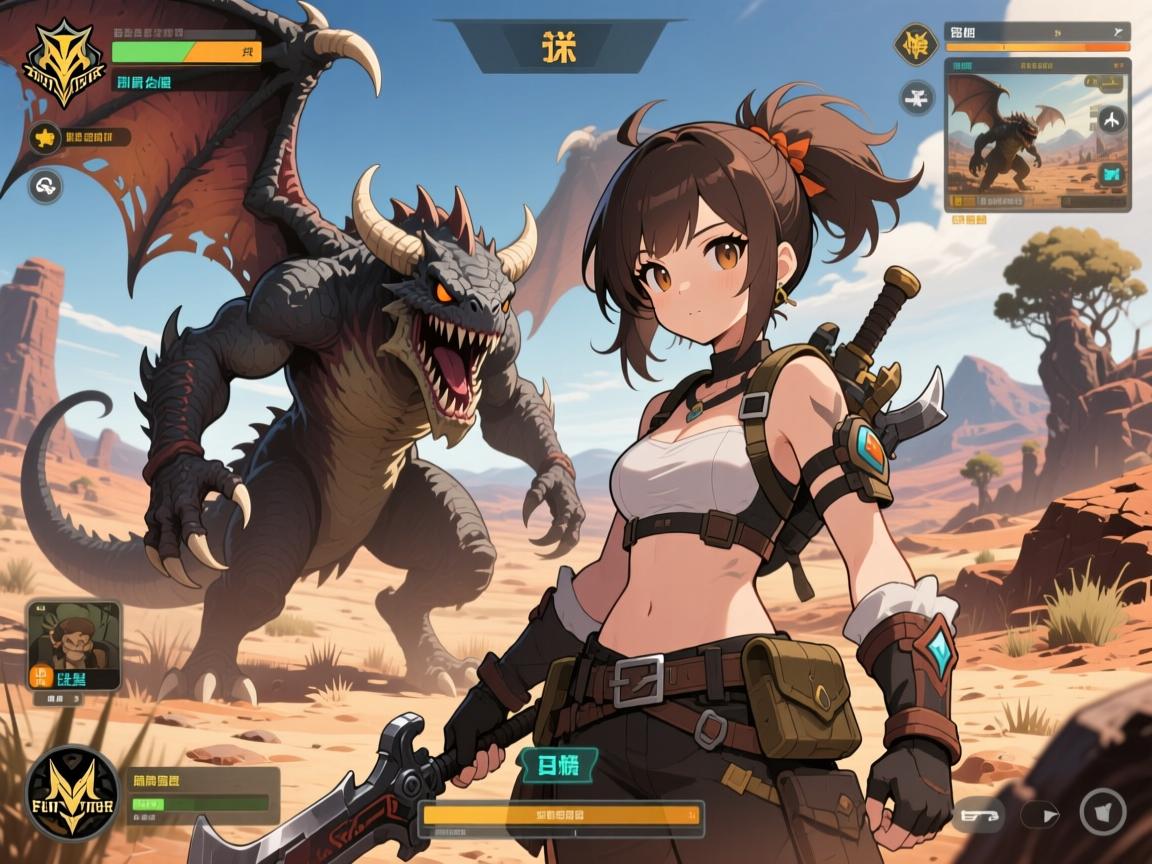Click the gold diamond emblem beside the monster panel
This screenshot has width=1152, height=864.
pos(916,45)
